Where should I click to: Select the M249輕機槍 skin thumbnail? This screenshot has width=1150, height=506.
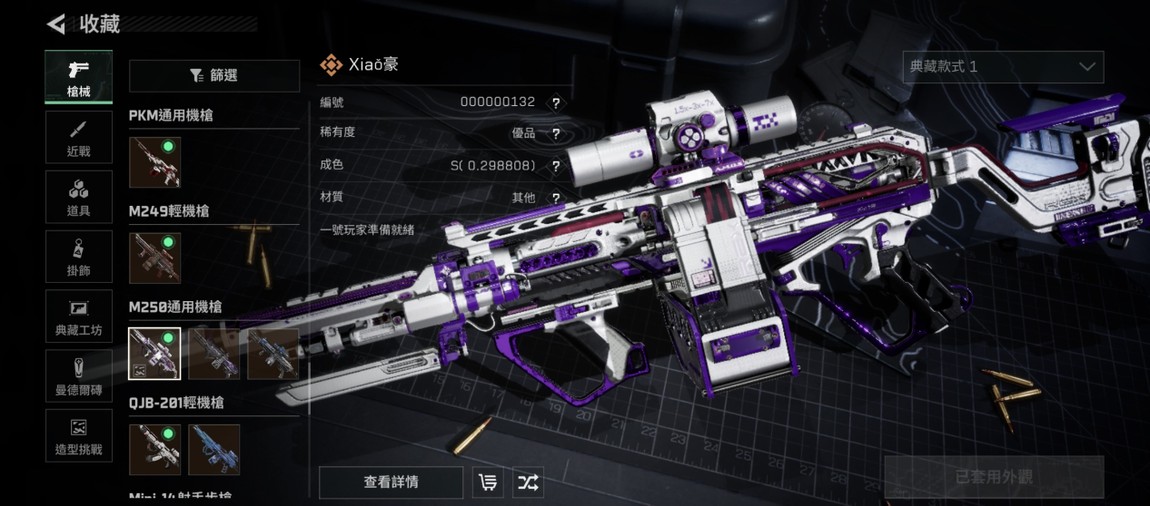(155, 258)
